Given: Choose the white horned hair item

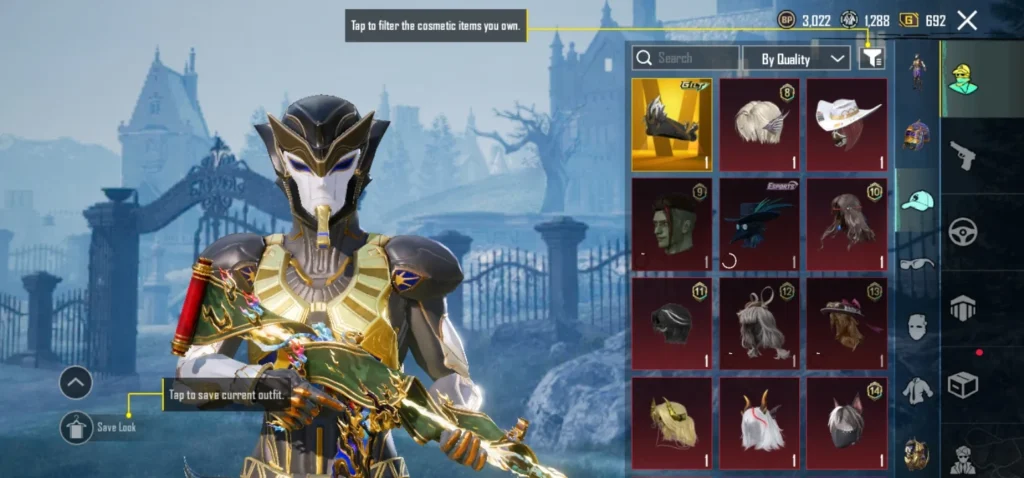Looking at the screenshot, I should [x=759, y=422].
